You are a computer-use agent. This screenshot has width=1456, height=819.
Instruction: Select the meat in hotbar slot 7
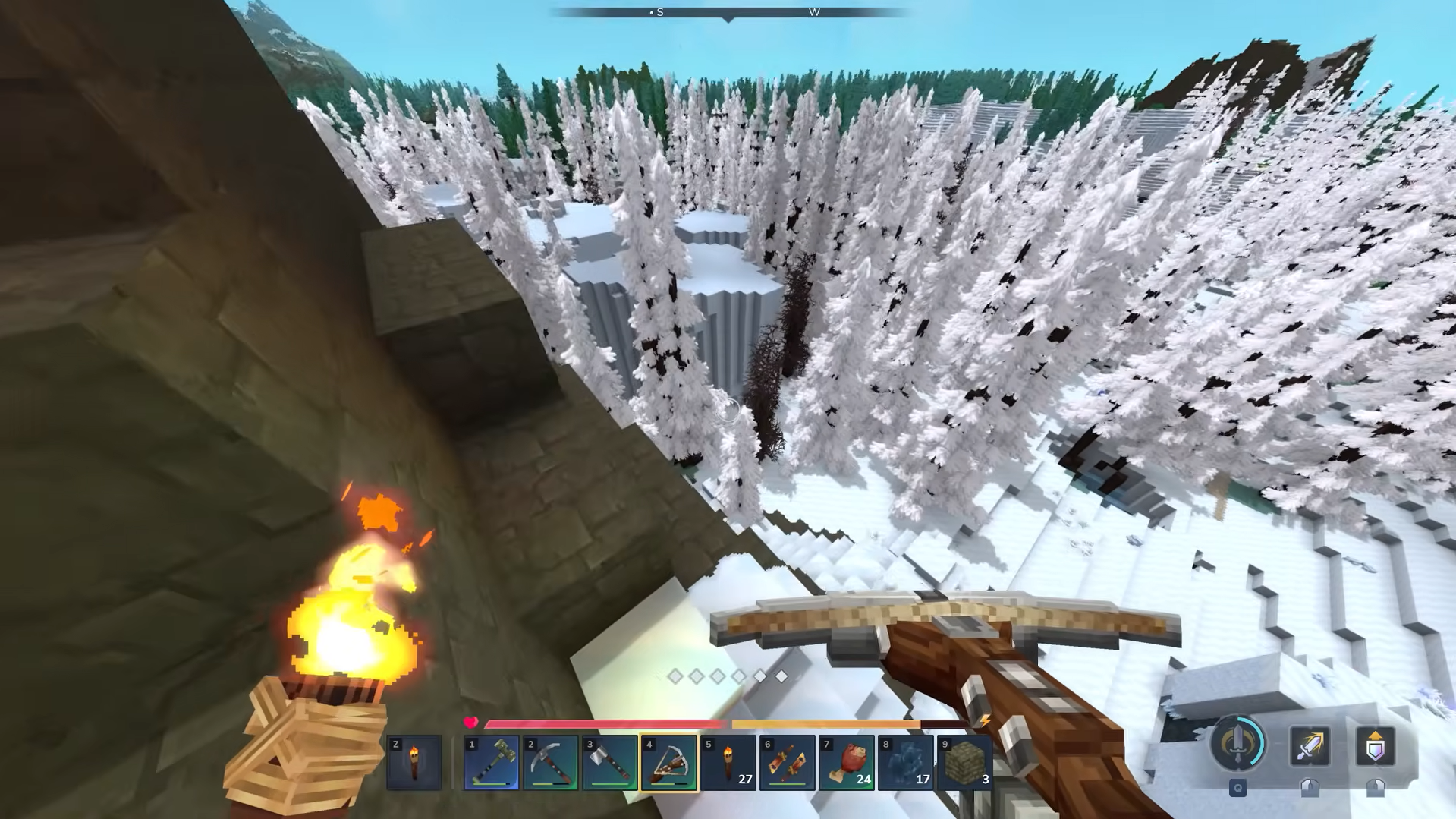(x=846, y=761)
